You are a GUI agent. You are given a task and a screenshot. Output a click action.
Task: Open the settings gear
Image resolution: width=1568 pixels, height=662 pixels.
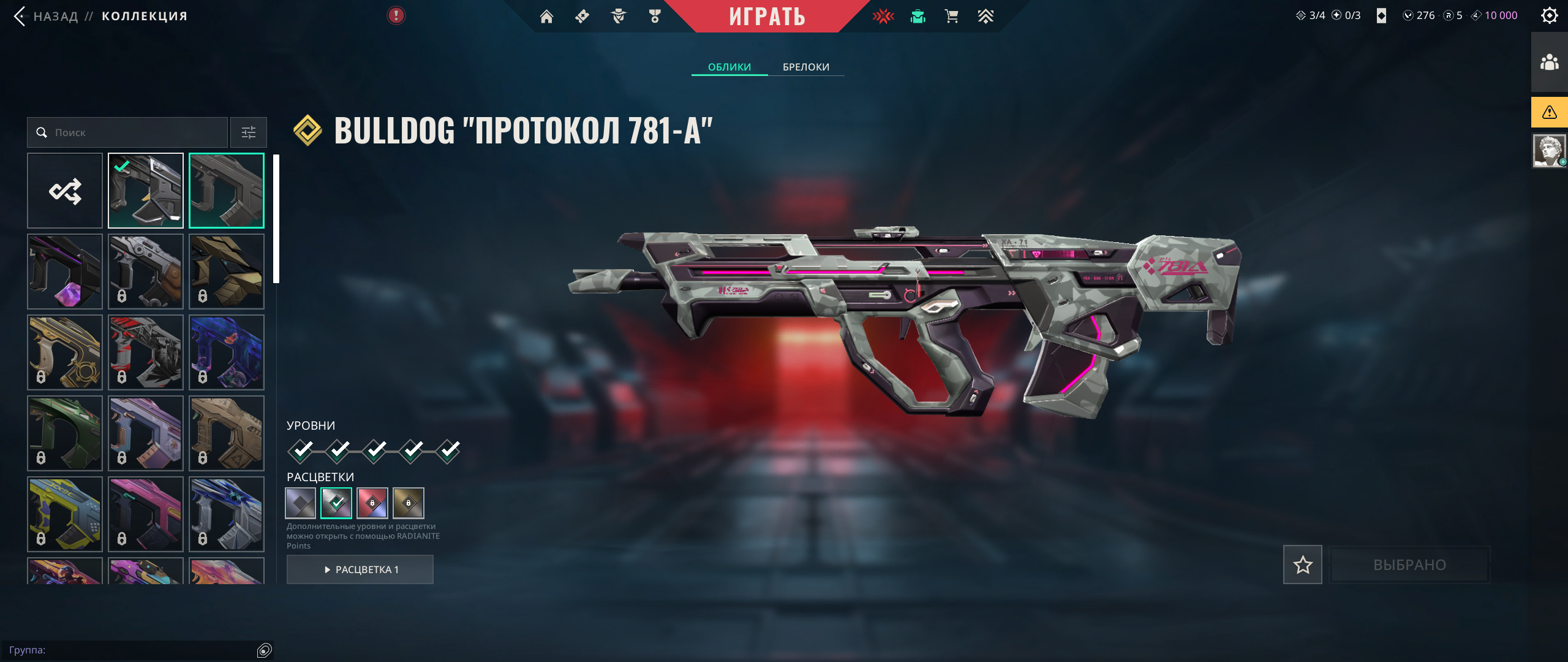pyautogui.click(x=1549, y=15)
